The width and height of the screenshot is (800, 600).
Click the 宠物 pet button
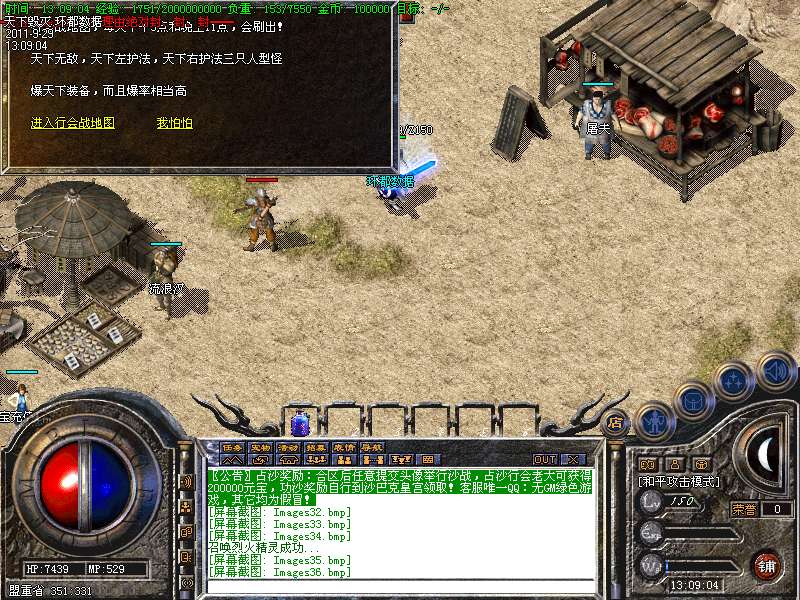point(260,447)
